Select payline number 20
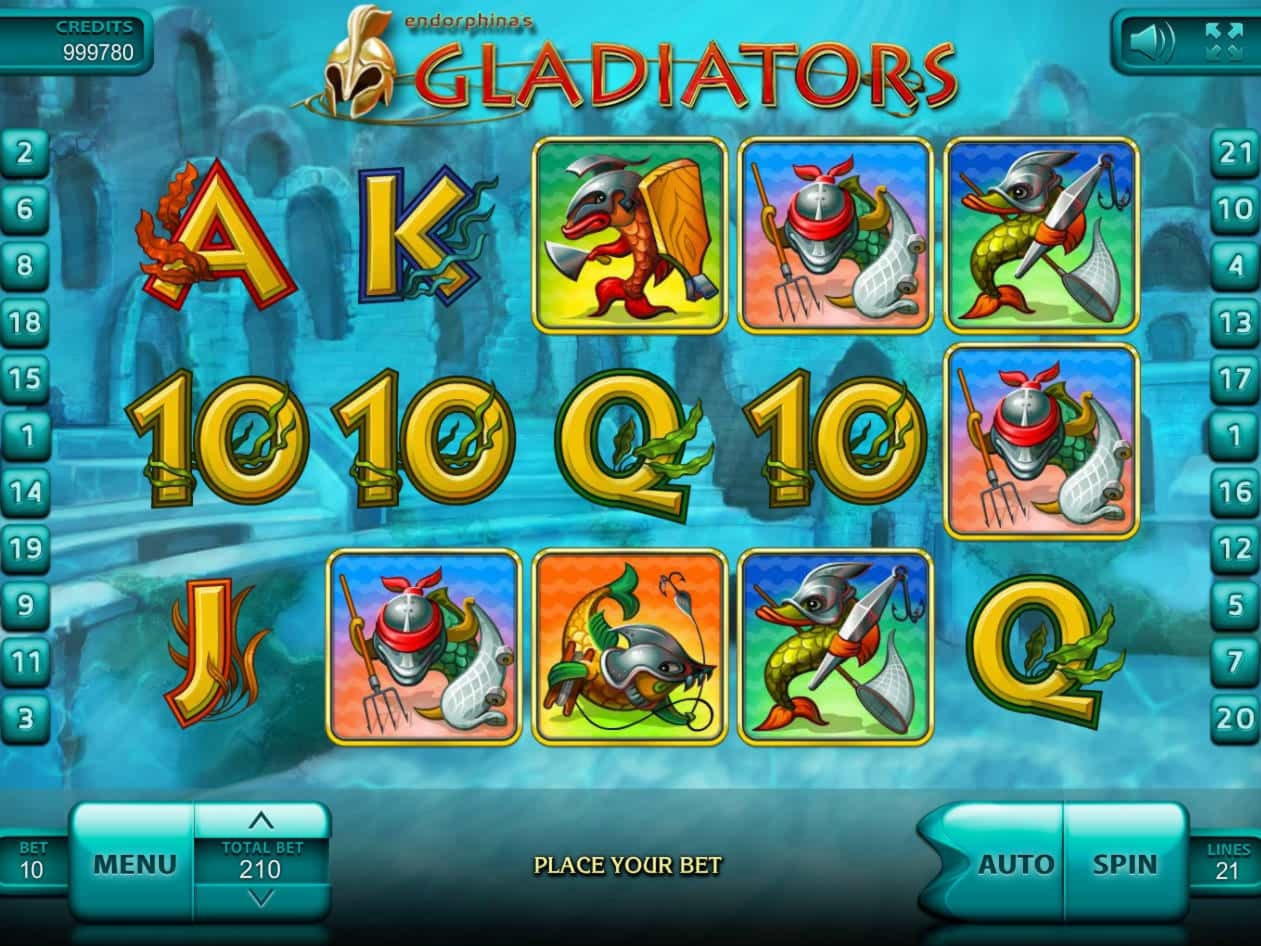1261x946 pixels. (x=1236, y=717)
